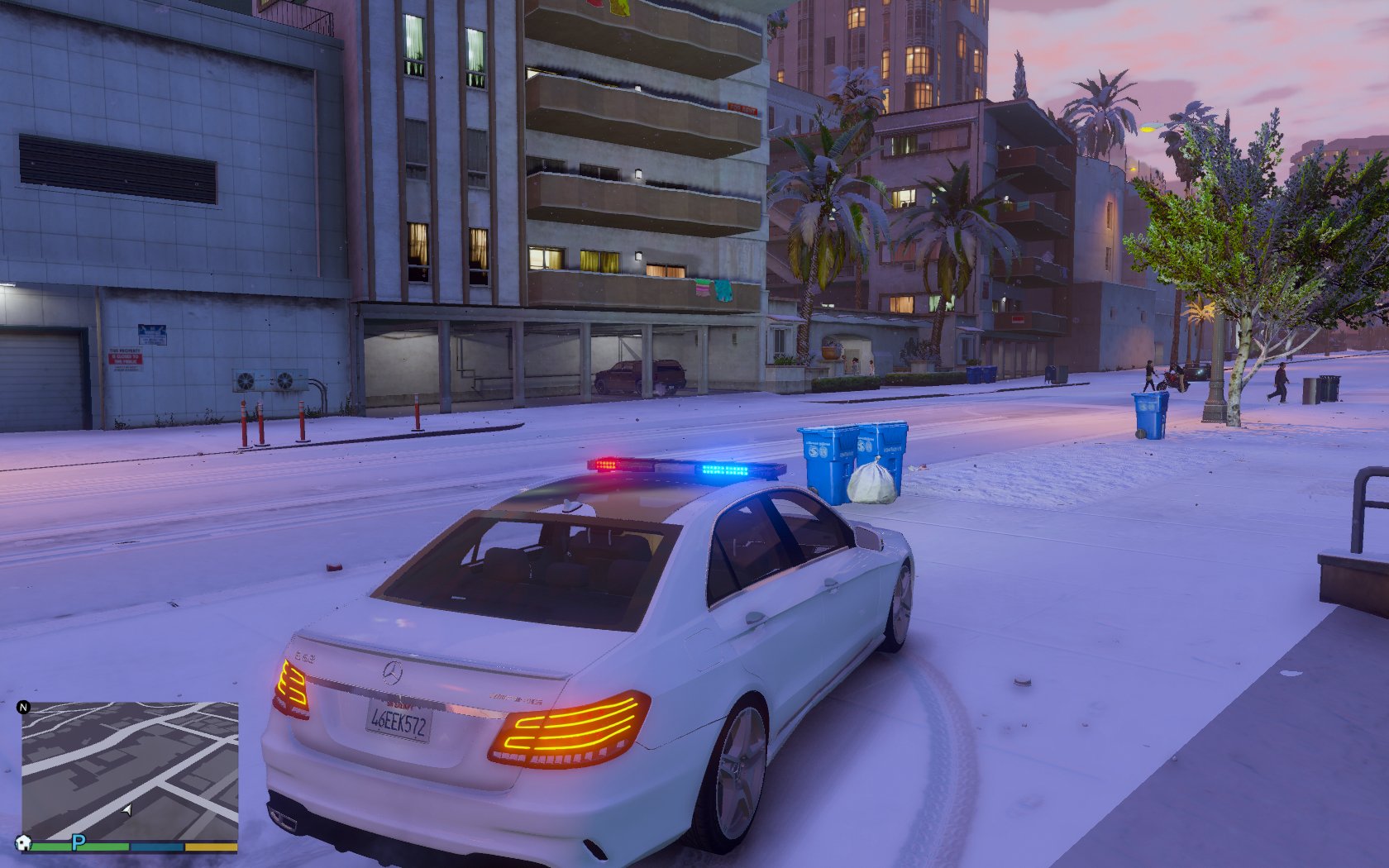Select the white house blip on minimap
Viewport: 1389px width, 868px height.
(23, 842)
